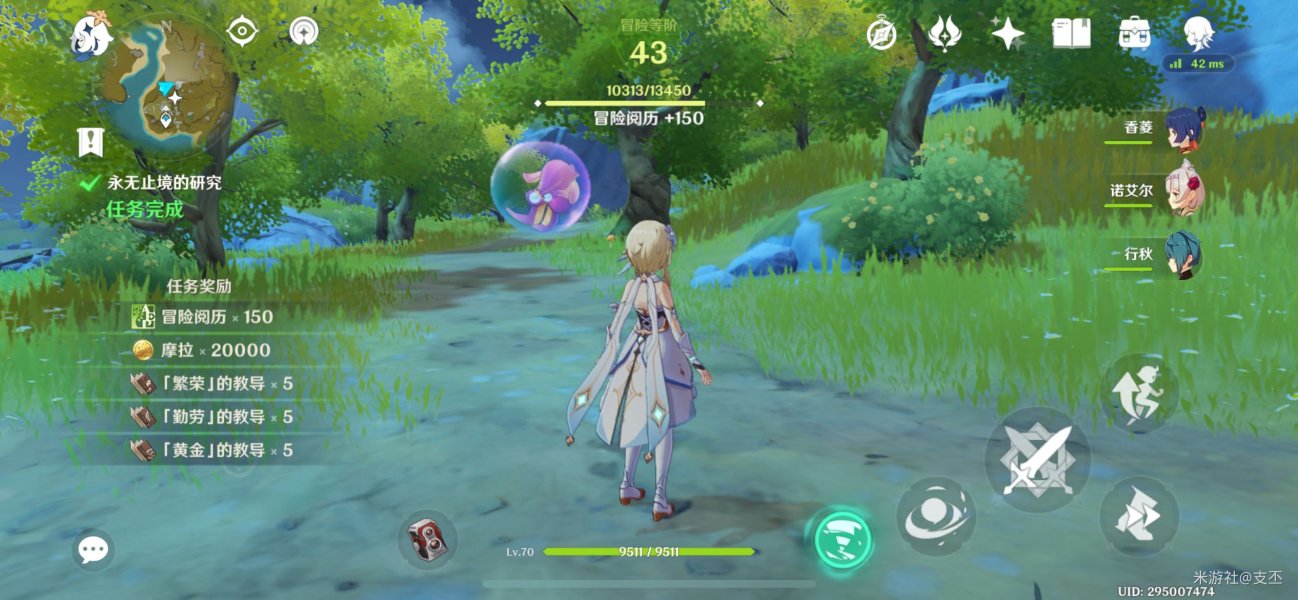Attack with the sword button
Image resolution: width=1298 pixels, height=600 pixels.
[1037, 460]
